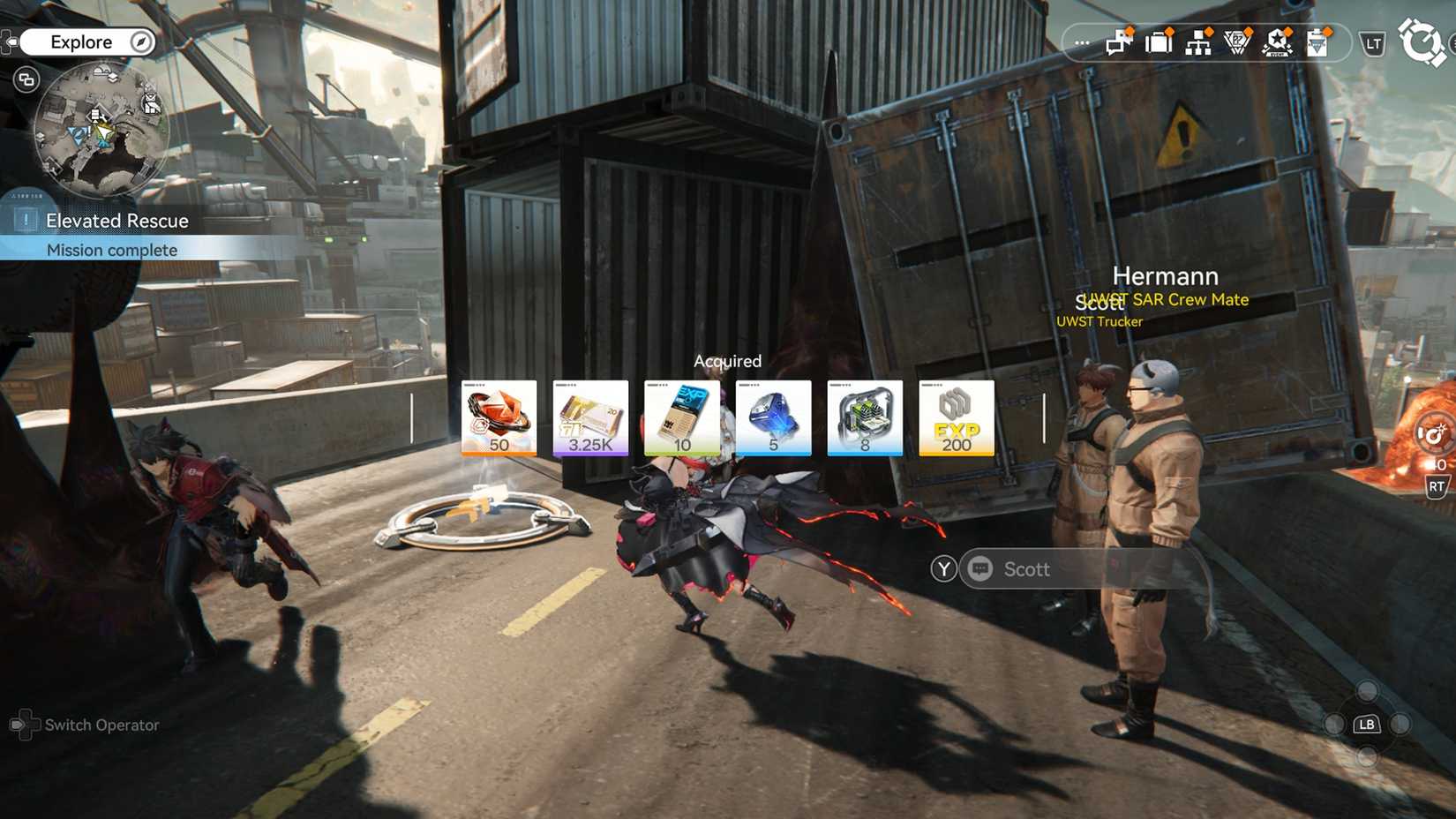Select the 3.25K currency reward card
1456x819 pixels.
point(590,417)
